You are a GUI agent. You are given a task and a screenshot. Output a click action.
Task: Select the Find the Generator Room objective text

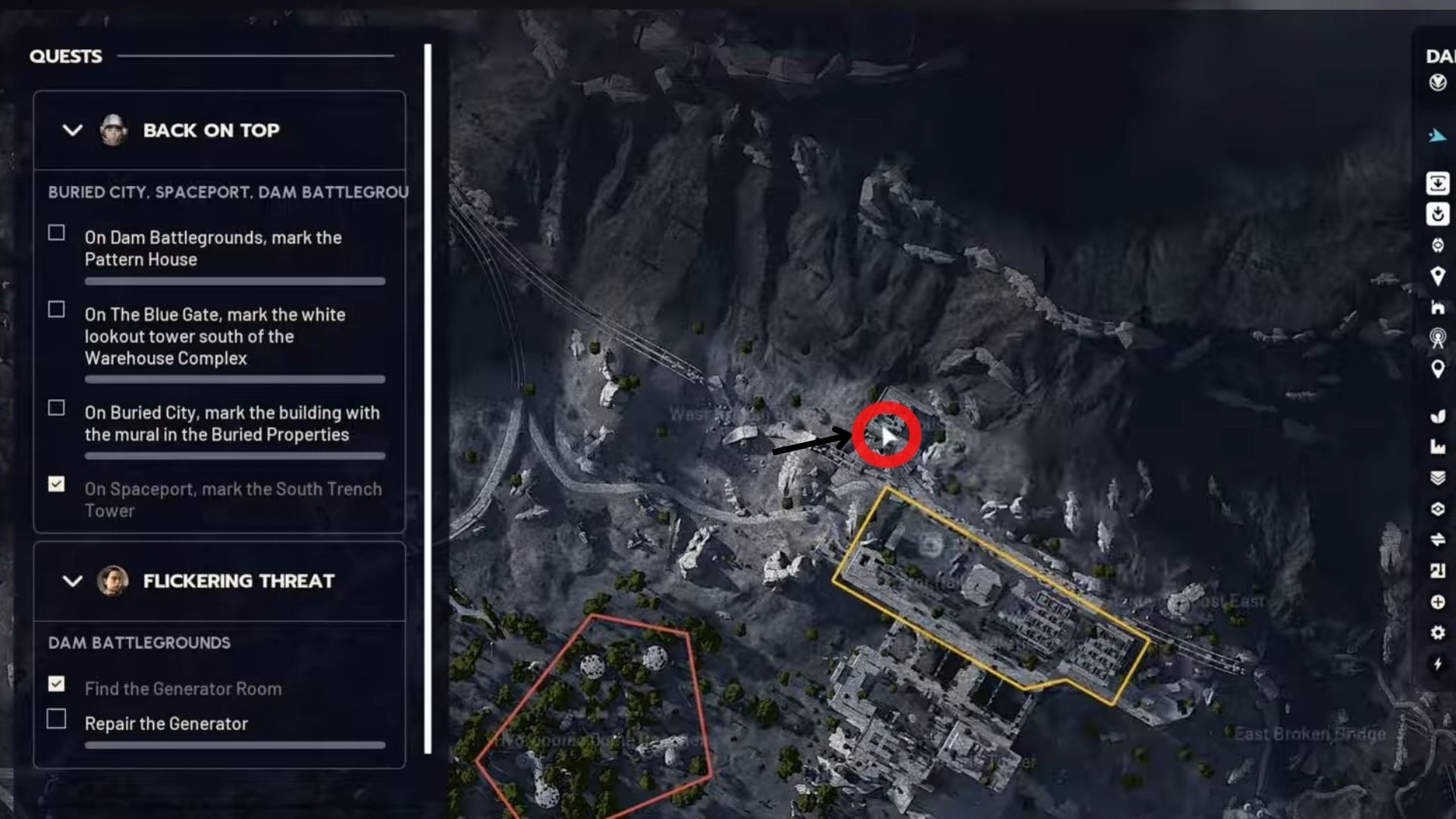(182, 689)
